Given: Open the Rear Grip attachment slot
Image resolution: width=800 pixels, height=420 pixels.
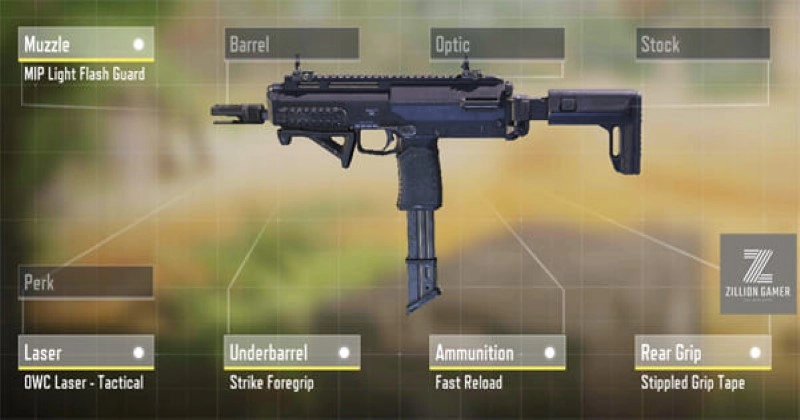Looking at the screenshot, I should tap(702, 352).
